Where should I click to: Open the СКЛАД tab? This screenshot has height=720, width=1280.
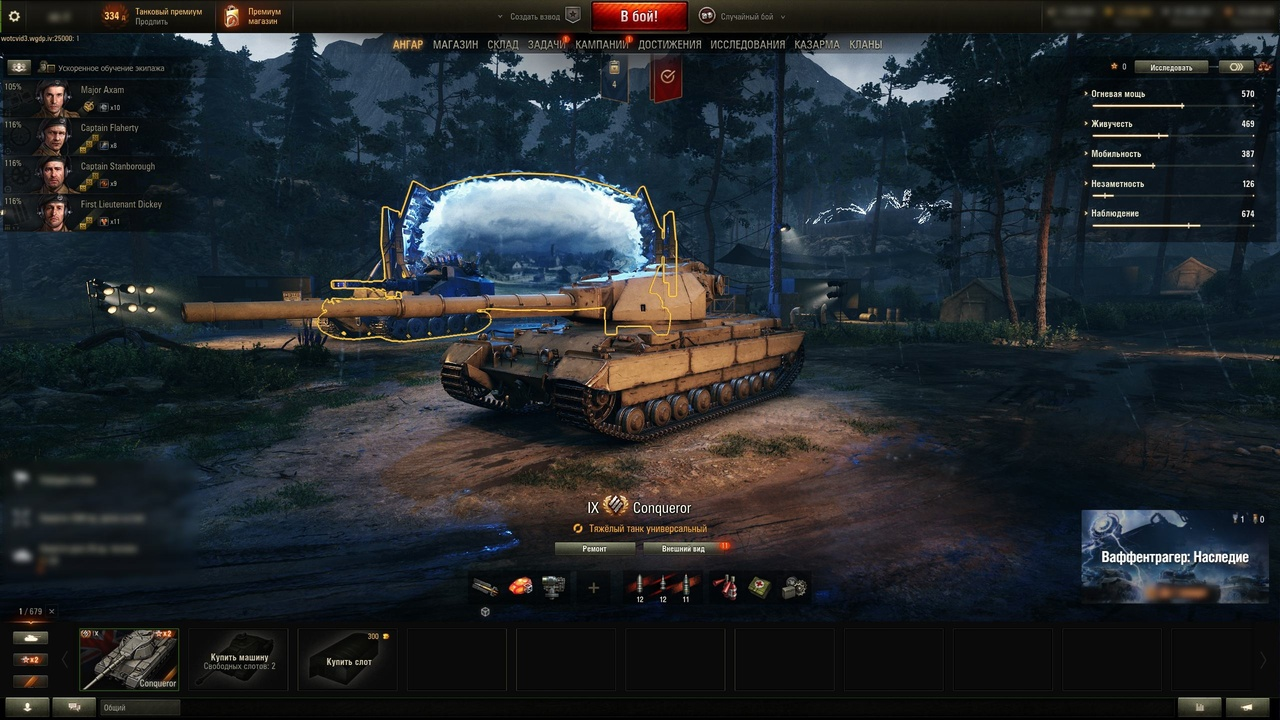click(x=503, y=45)
